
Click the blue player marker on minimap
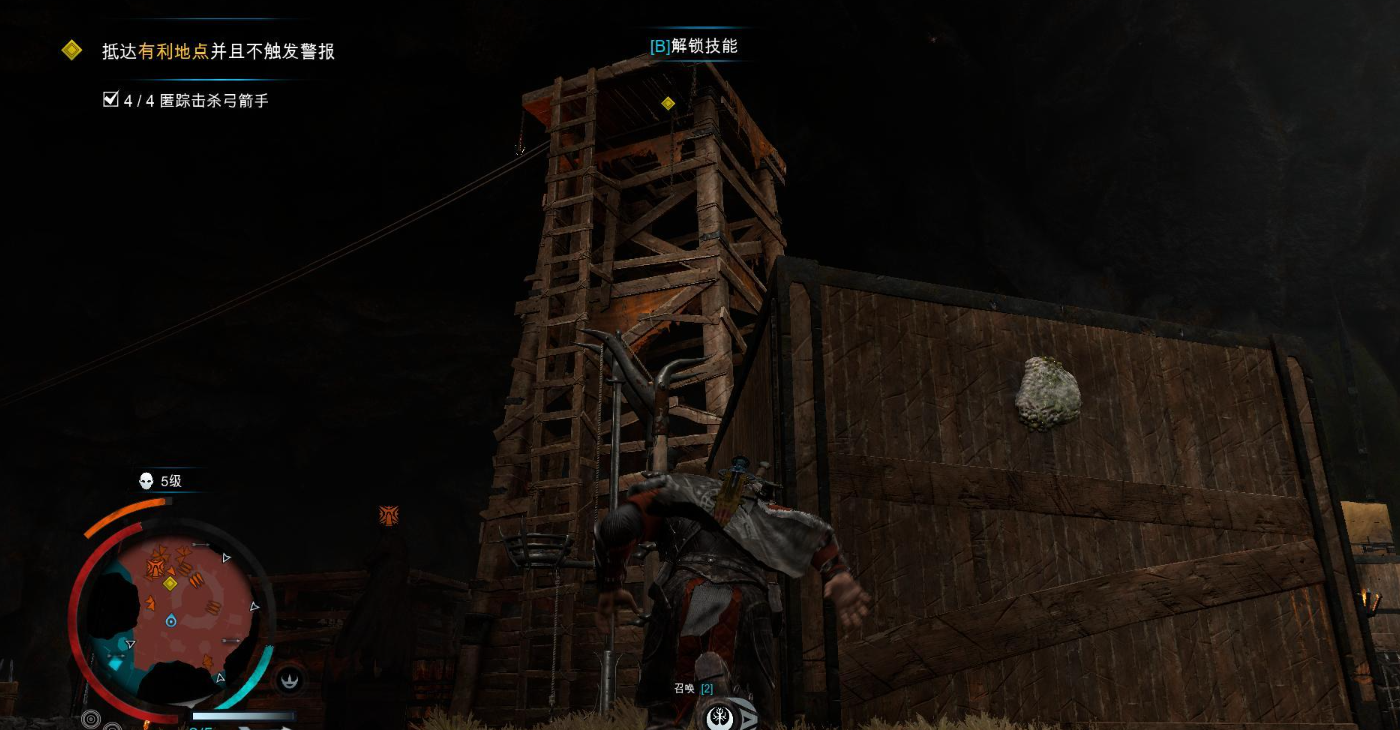click(x=171, y=621)
